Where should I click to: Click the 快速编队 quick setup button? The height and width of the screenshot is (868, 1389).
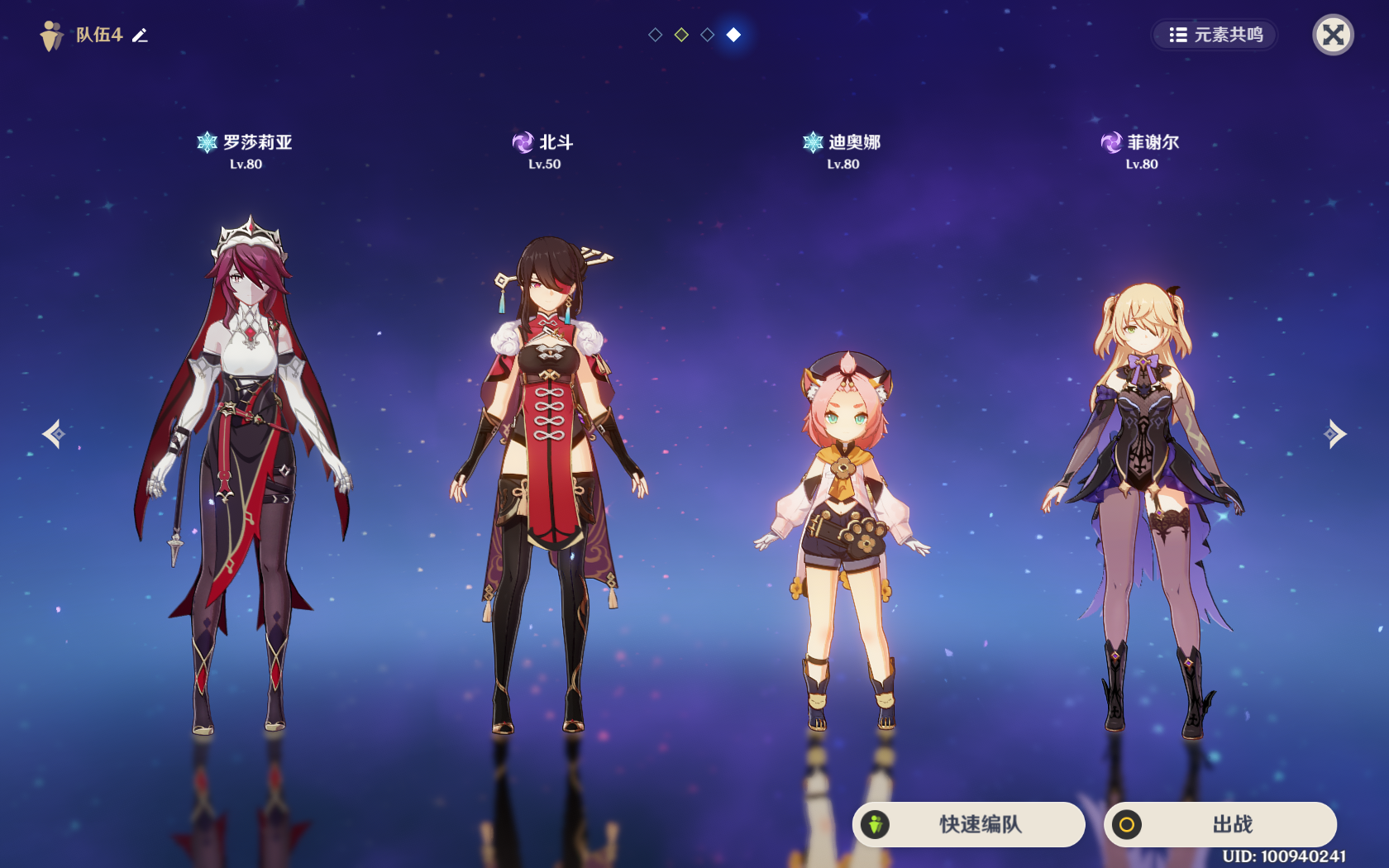click(x=968, y=824)
